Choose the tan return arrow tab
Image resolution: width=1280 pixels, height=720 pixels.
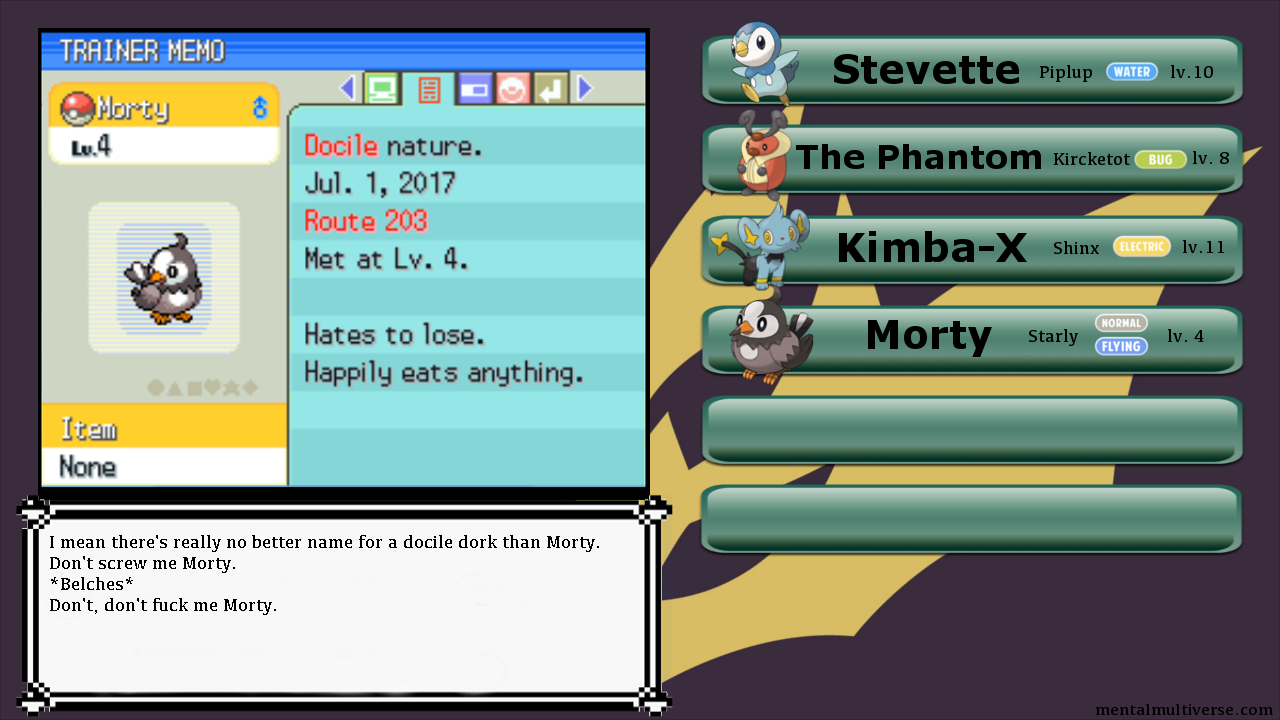[x=550, y=89]
